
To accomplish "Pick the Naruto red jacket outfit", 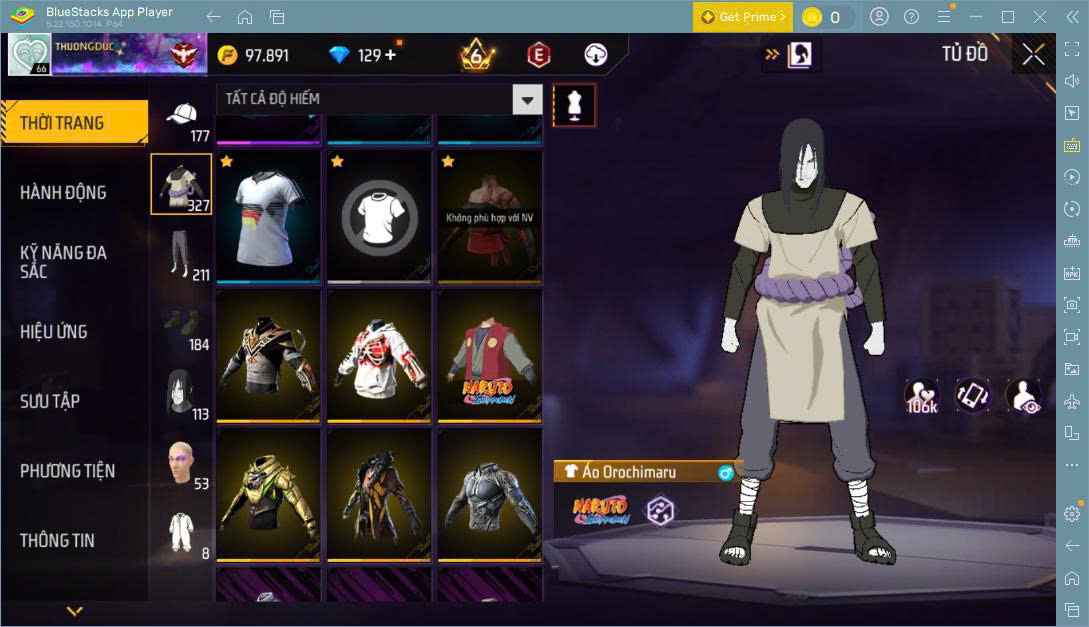I will coord(488,356).
